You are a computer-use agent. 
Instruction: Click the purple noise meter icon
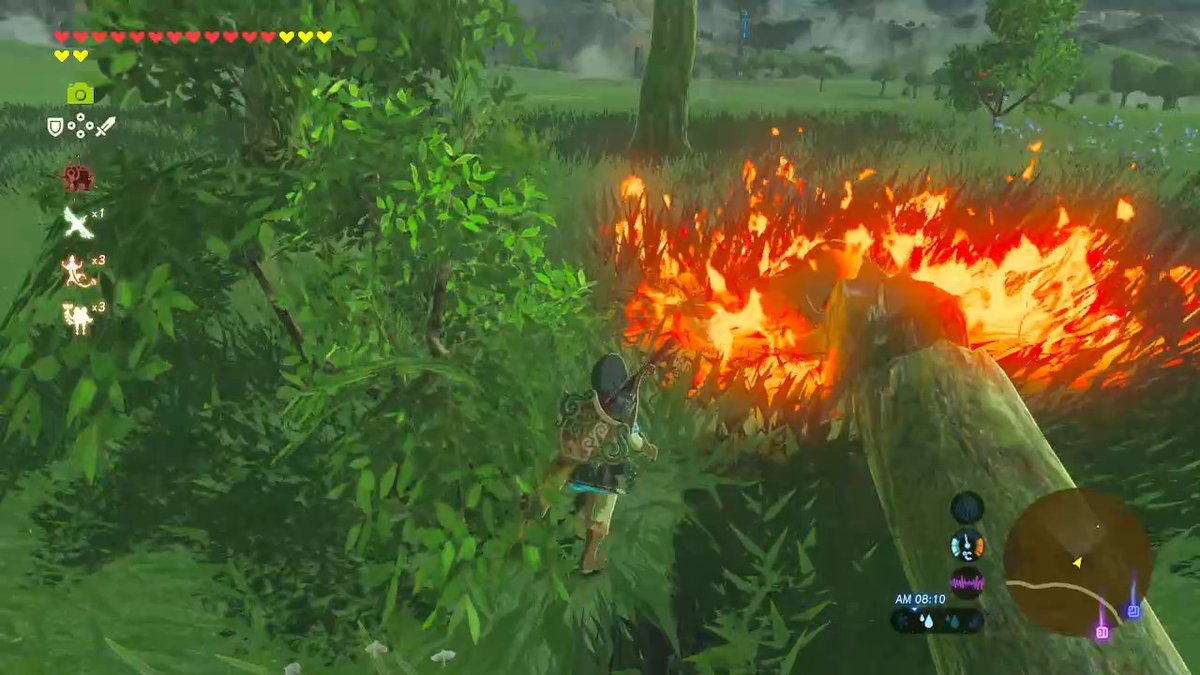point(967,582)
